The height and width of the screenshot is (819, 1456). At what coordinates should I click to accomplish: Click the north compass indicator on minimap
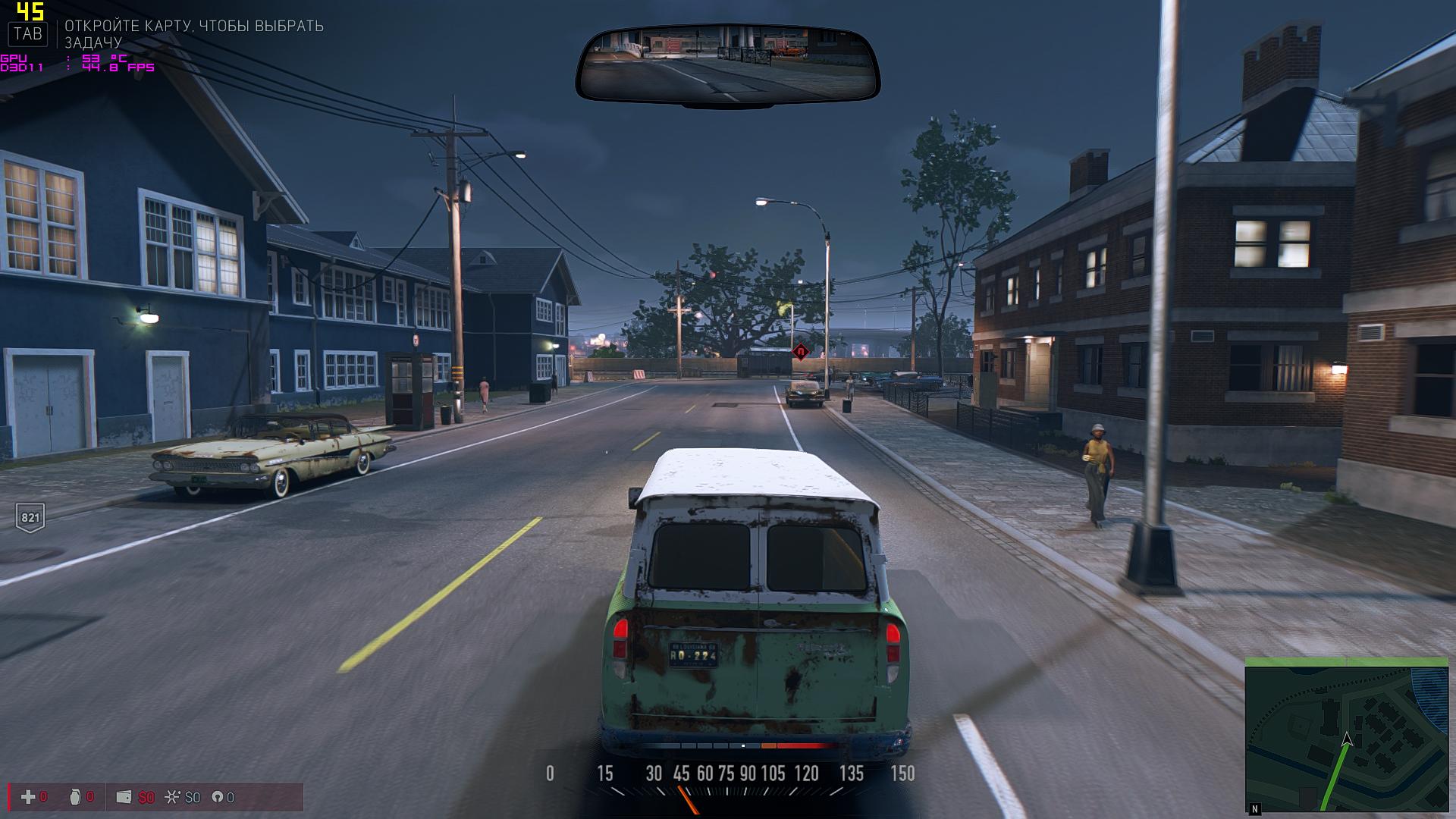(x=1255, y=809)
